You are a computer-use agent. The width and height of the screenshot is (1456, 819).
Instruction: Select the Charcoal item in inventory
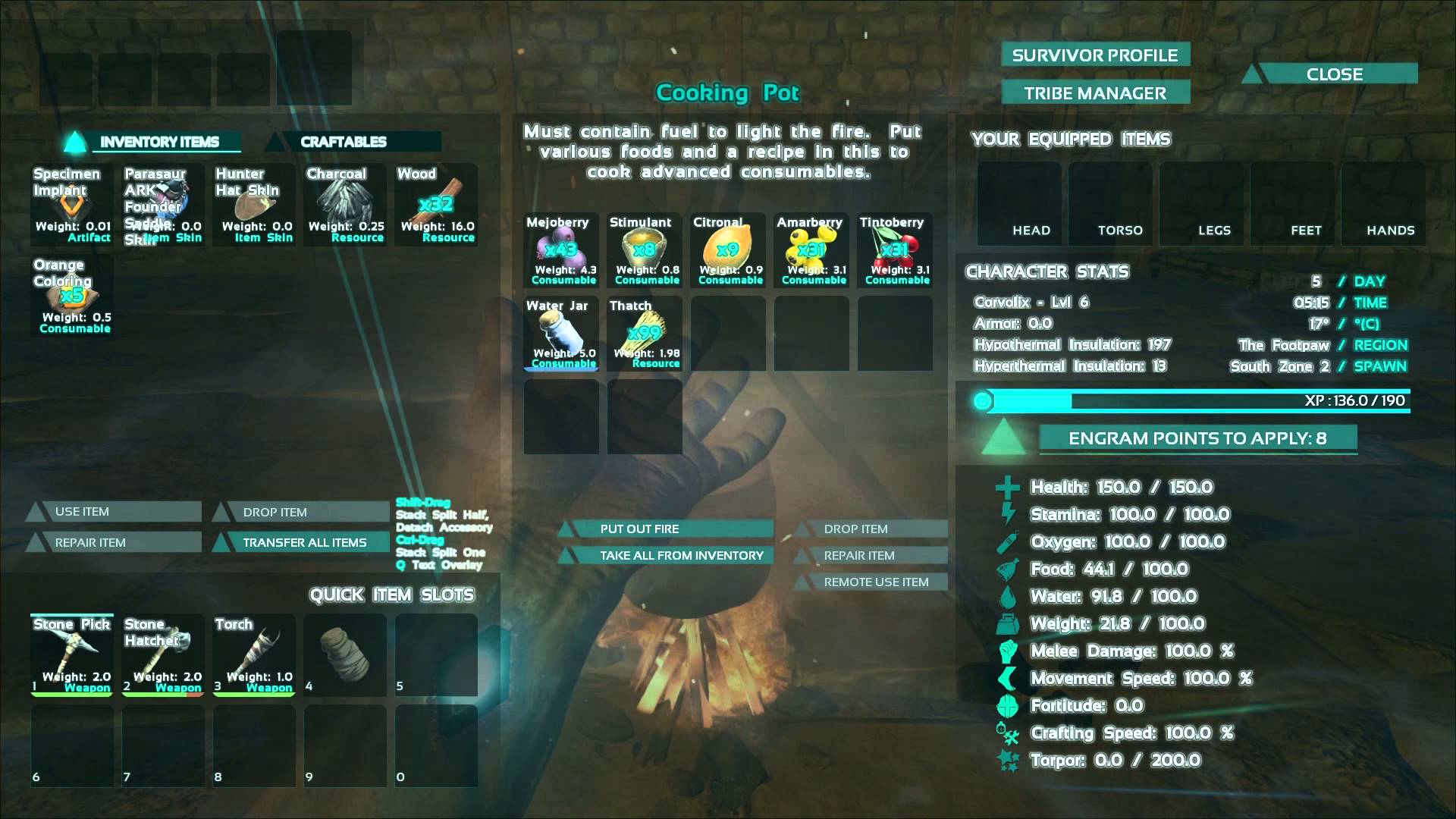345,205
